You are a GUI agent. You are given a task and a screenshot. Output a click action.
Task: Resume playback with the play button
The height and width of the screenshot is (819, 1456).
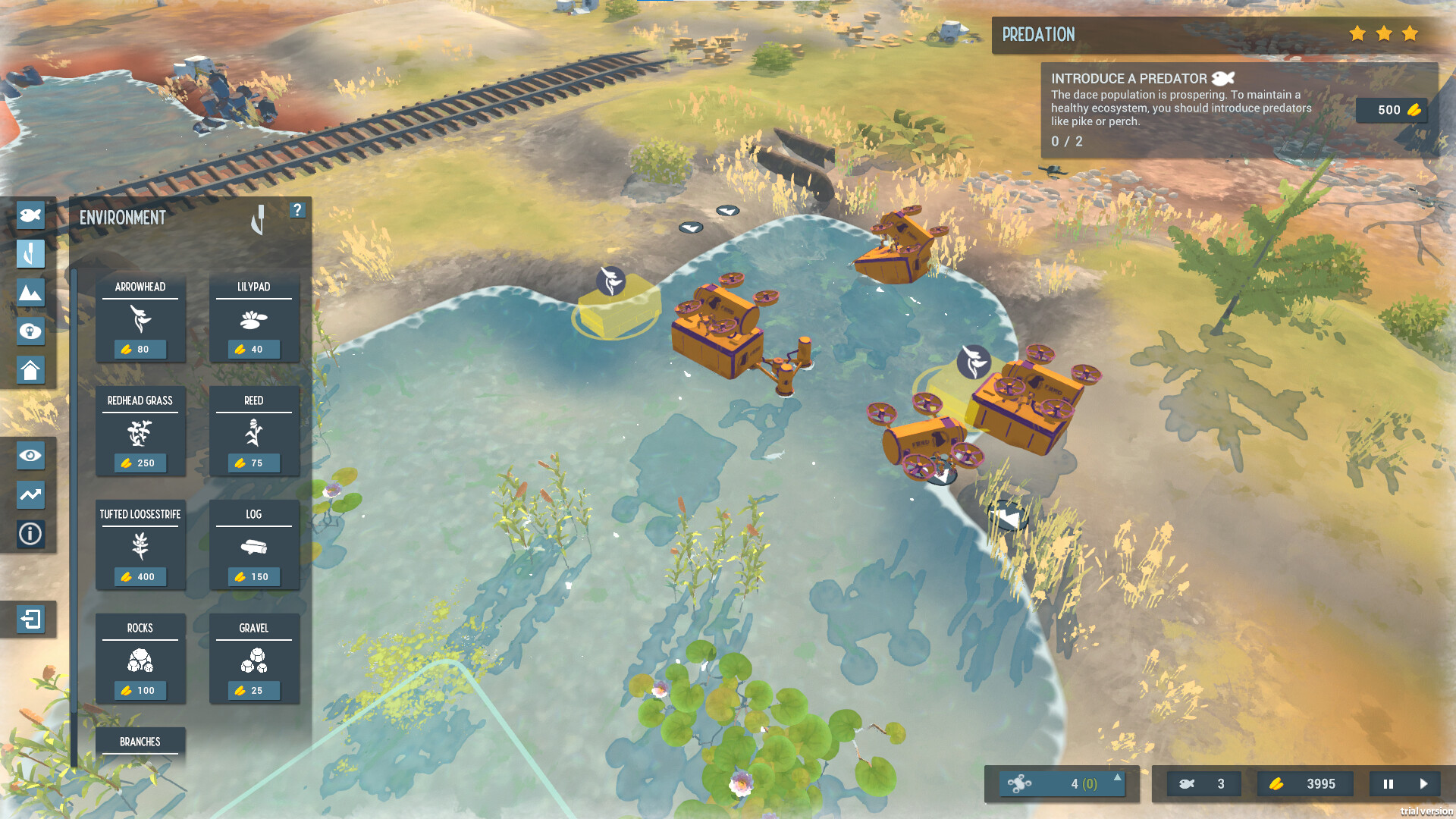coord(1424,784)
